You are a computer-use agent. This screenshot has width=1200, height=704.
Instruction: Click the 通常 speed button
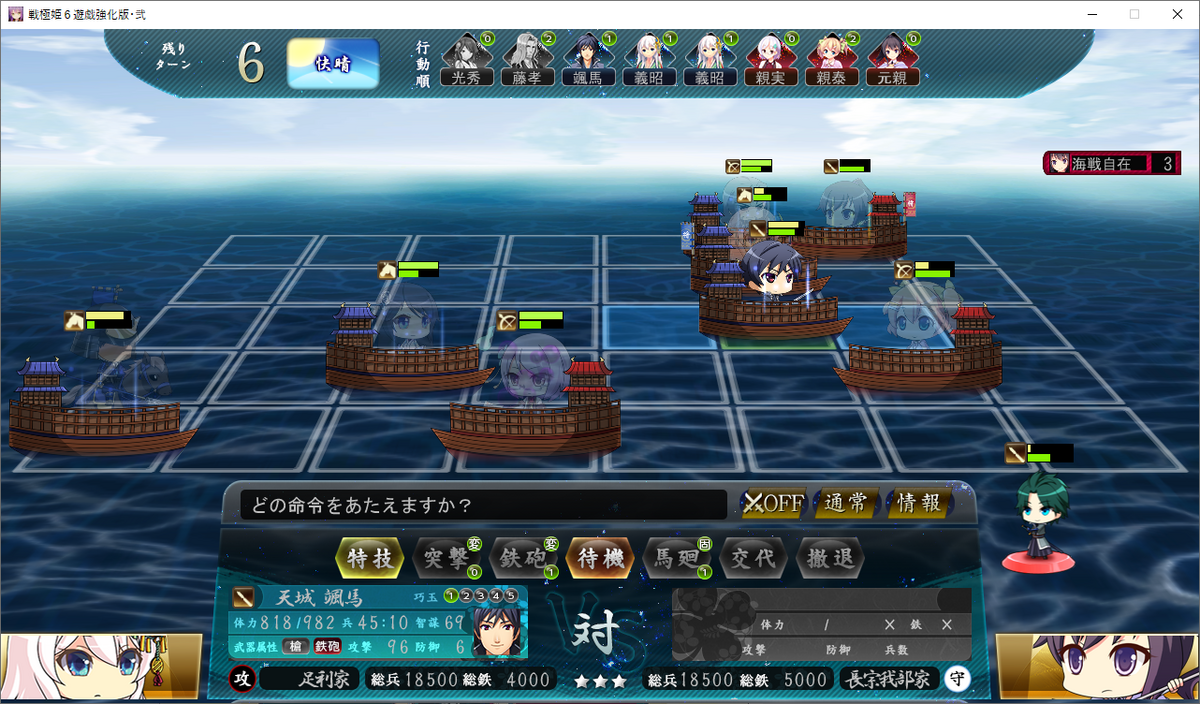[x=846, y=503]
